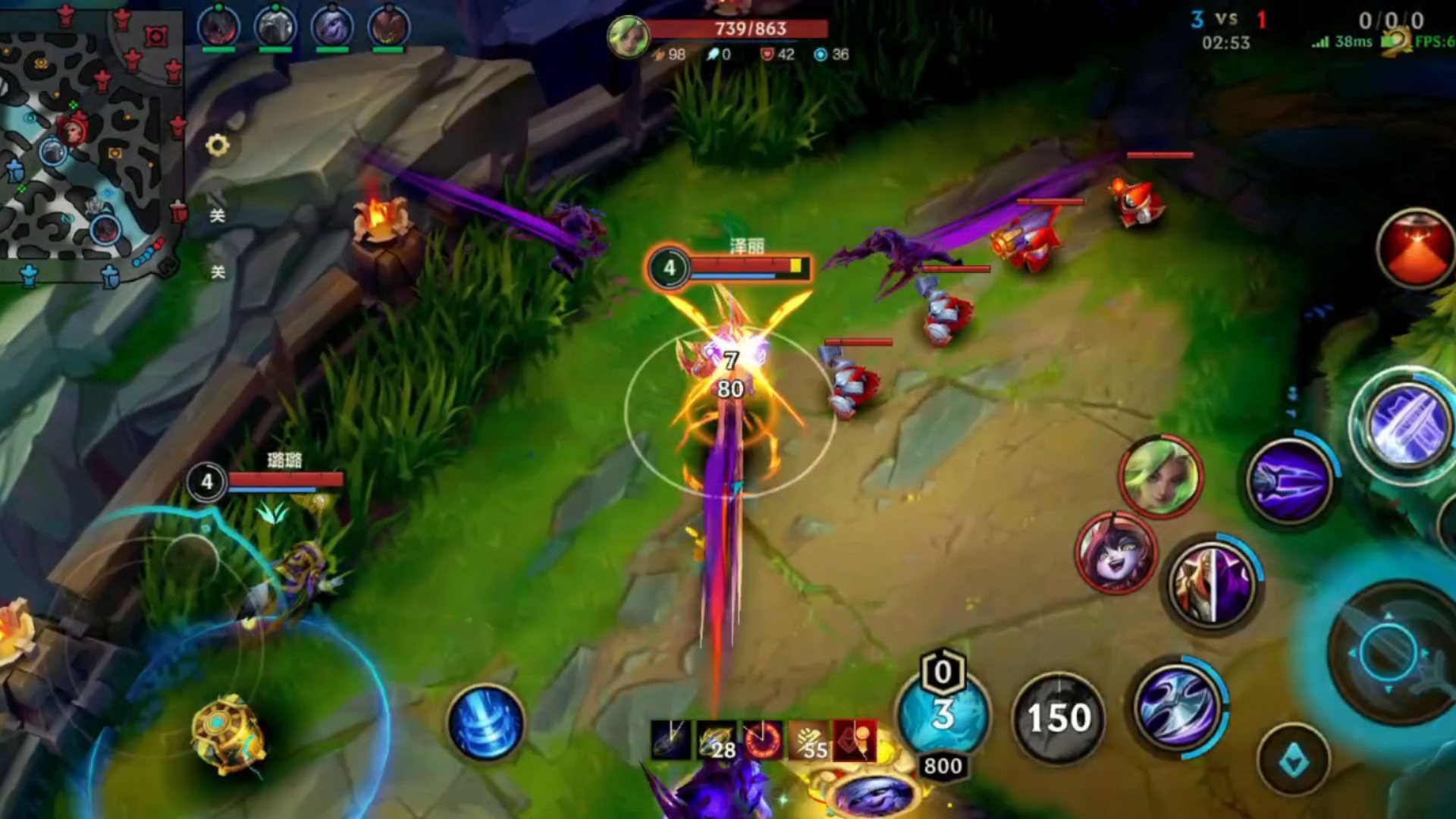Cast the purple claw spikes ability
Image resolution: width=1456 pixels, height=819 pixels.
pyautogui.click(x=1291, y=482)
